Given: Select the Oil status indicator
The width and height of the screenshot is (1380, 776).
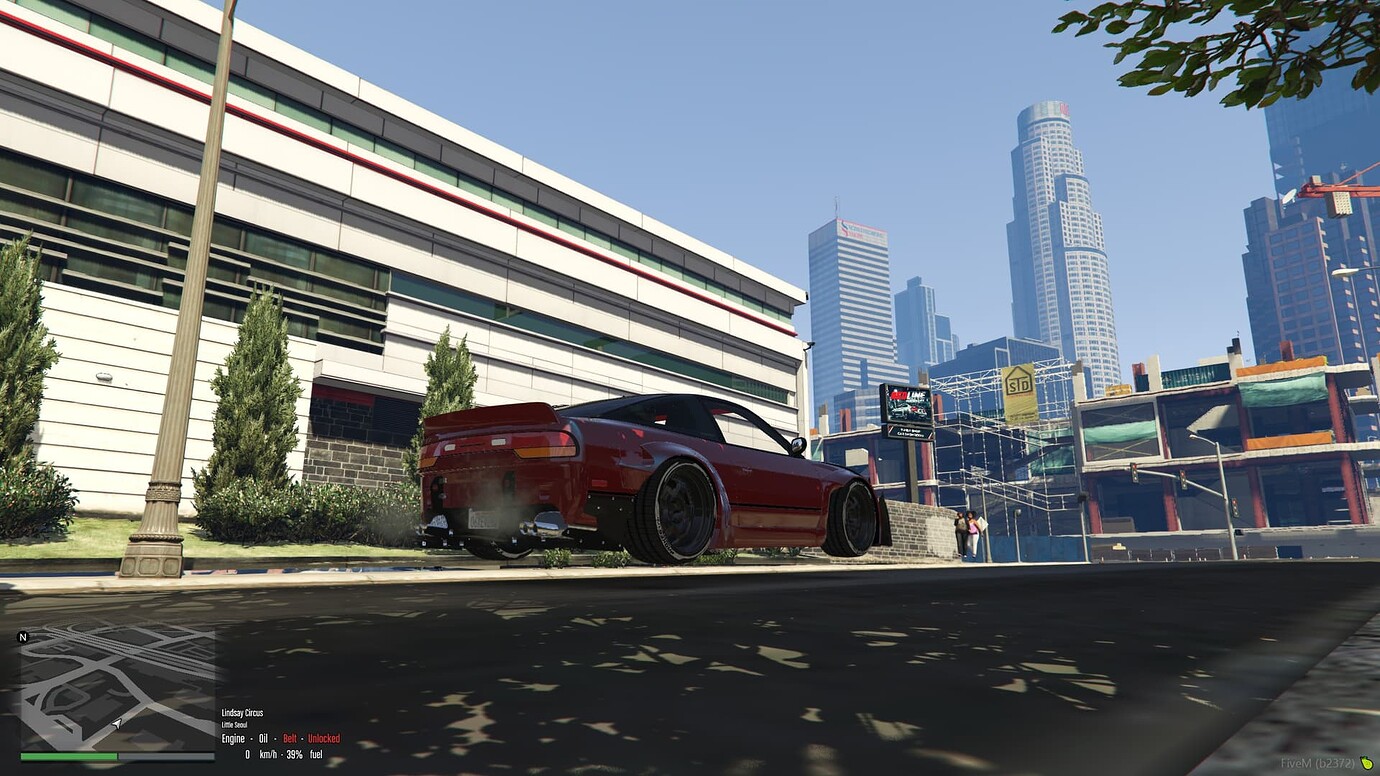Looking at the screenshot, I should pyautogui.click(x=263, y=738).
